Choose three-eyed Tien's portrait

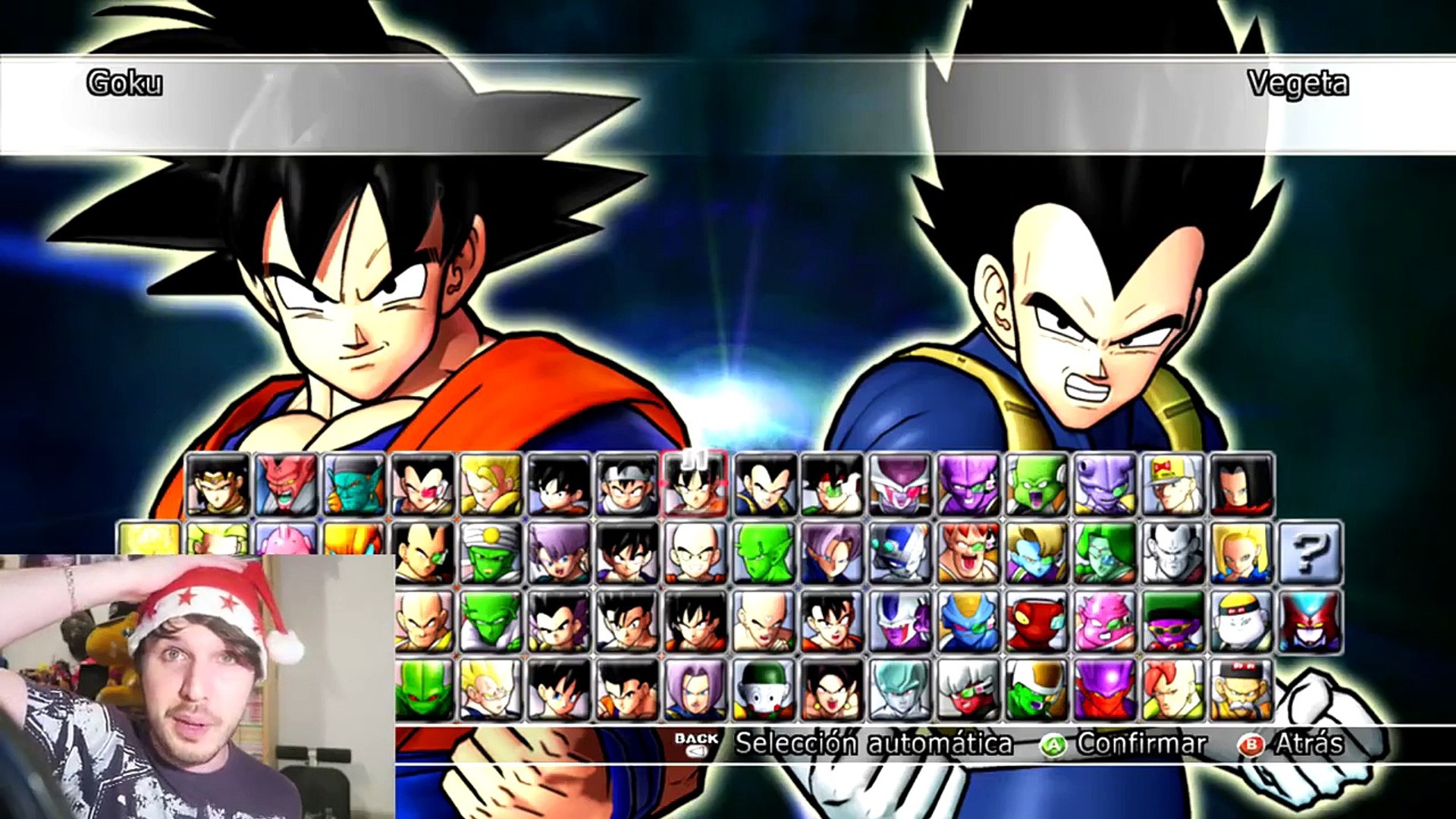click(764, 621)
